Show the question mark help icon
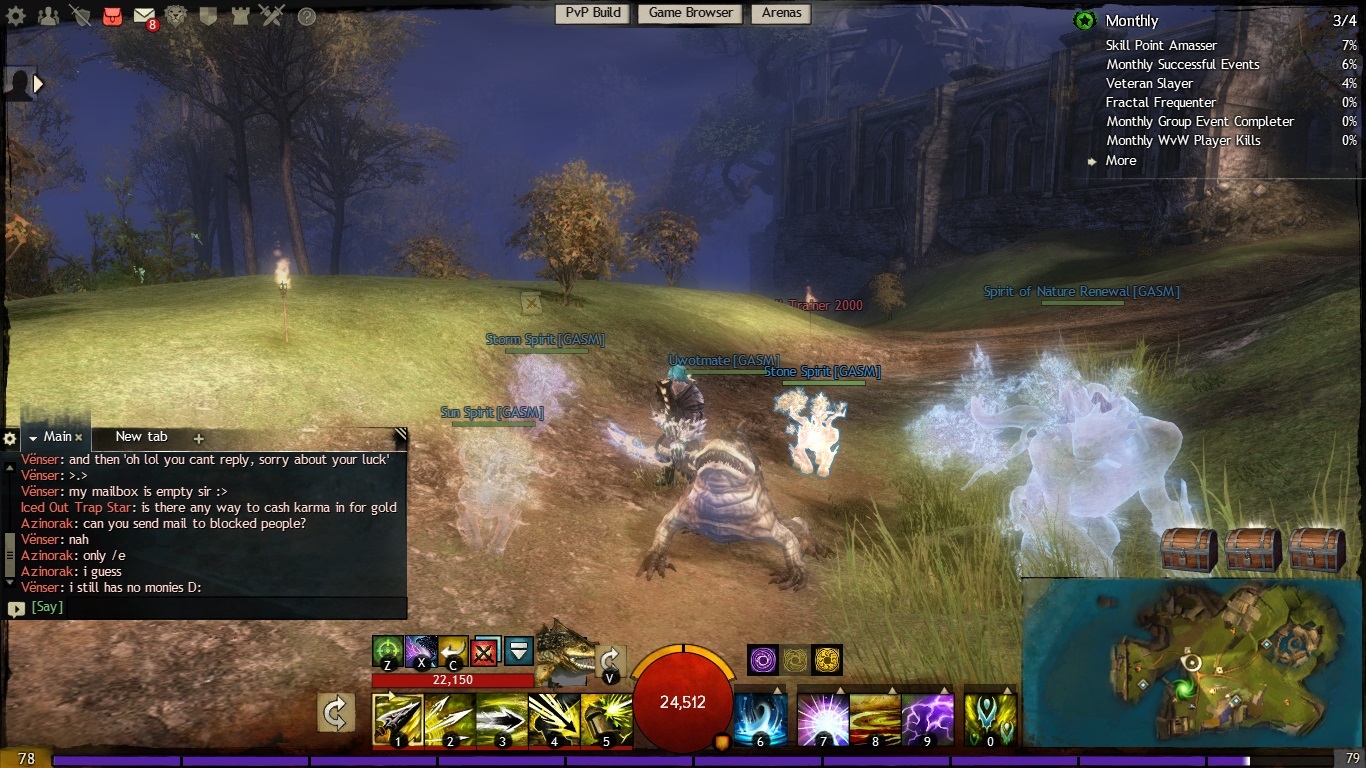1366x768 pixels. [x=307, y=16]
